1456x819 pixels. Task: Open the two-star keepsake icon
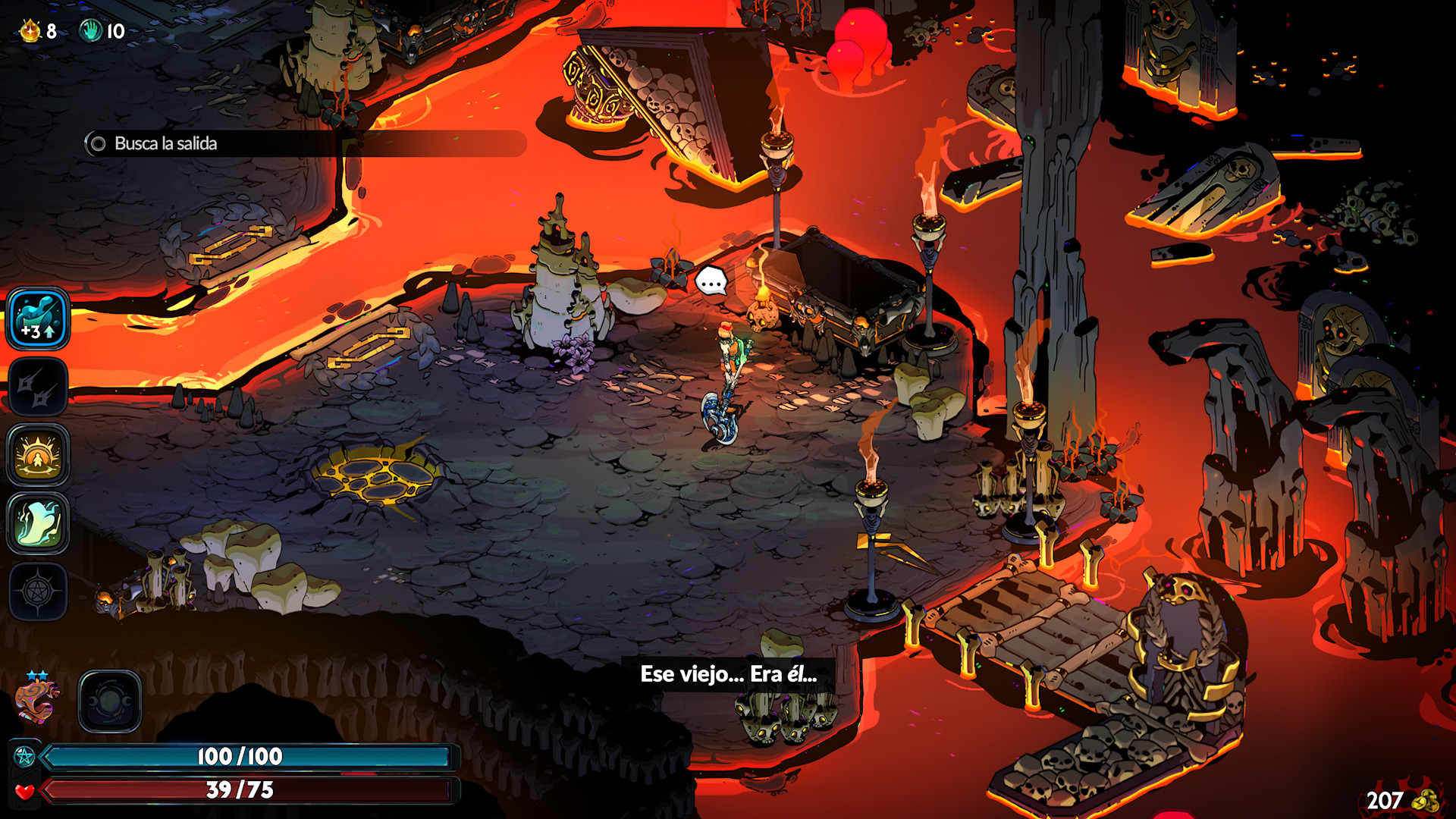36,699
